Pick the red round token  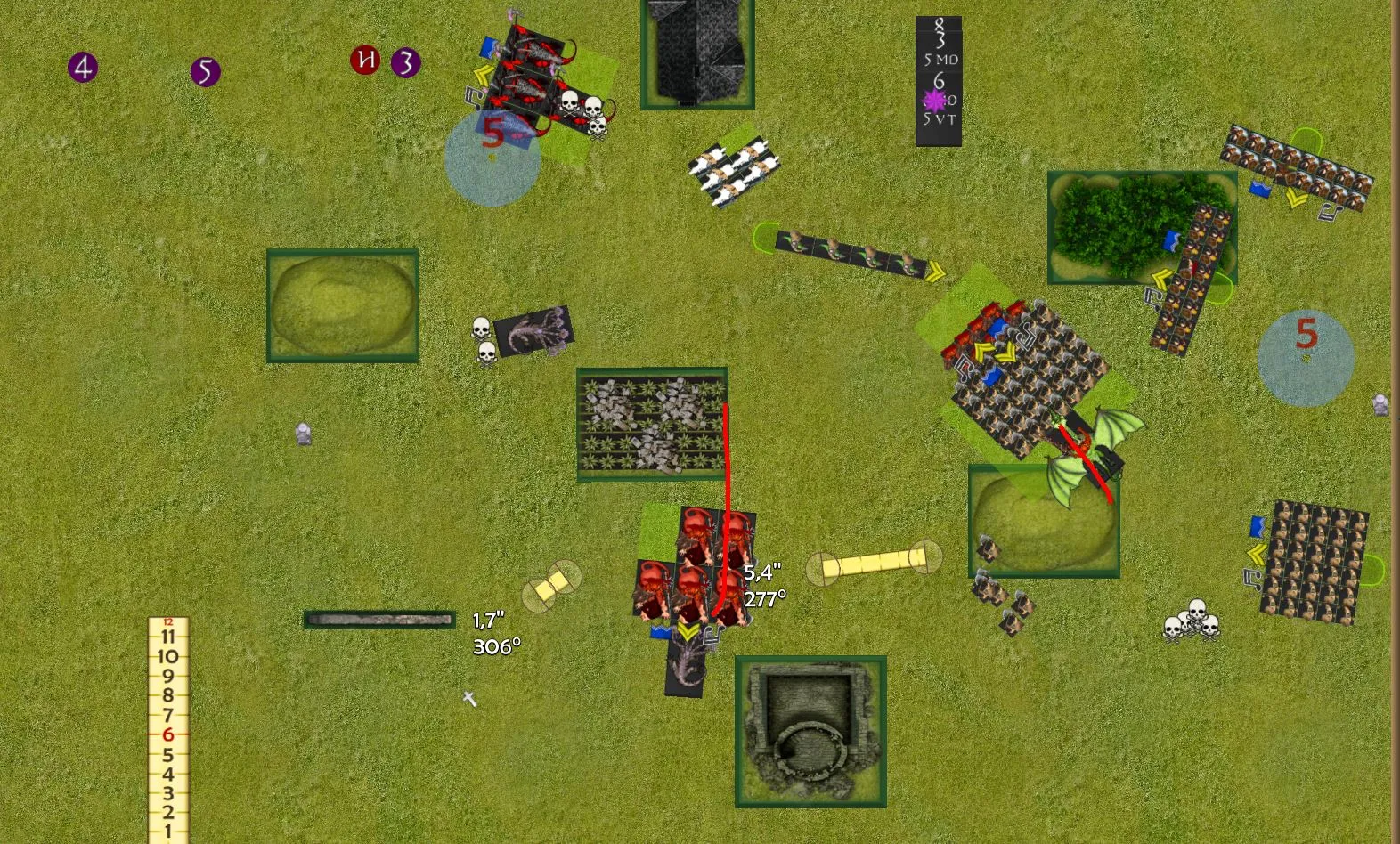365,60
